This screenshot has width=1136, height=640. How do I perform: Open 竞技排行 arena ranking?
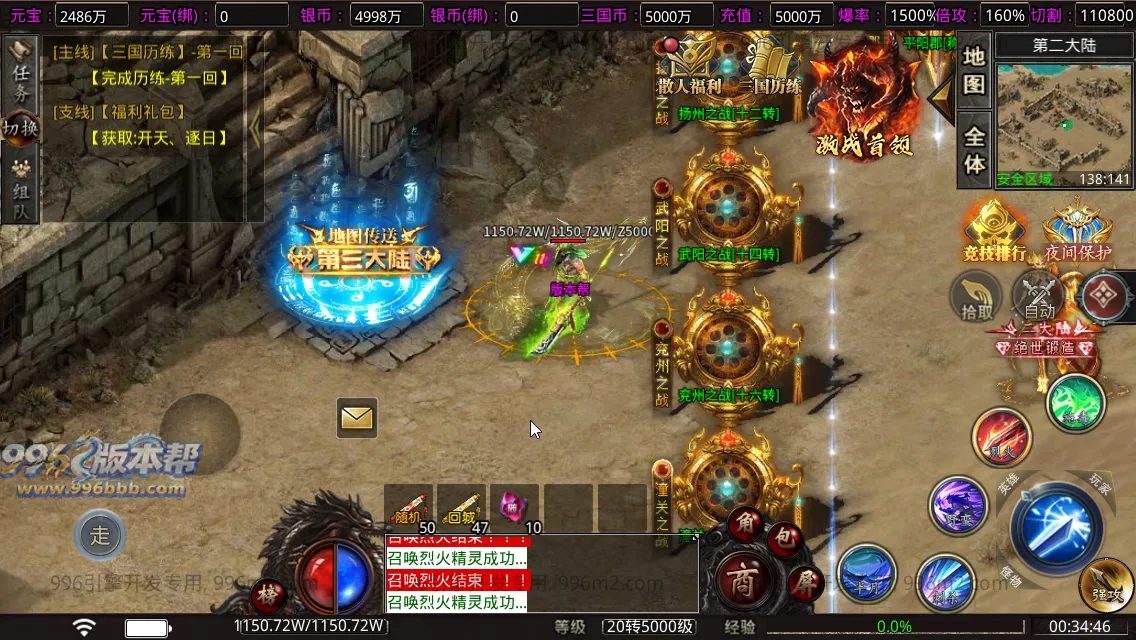(x=993, y=232)
